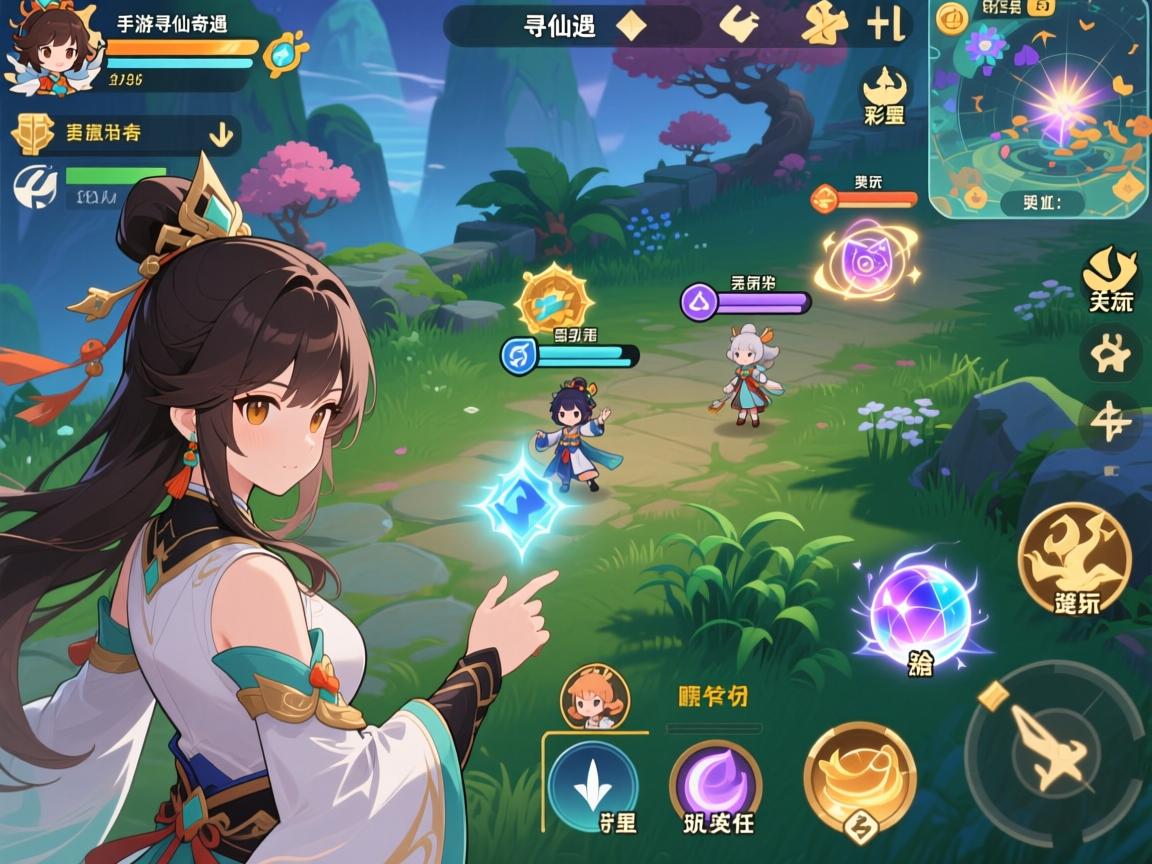This screenshot has height=864, width=1152.
Task: Open the puzzle piece menu icon
Action: [1111, 354]
